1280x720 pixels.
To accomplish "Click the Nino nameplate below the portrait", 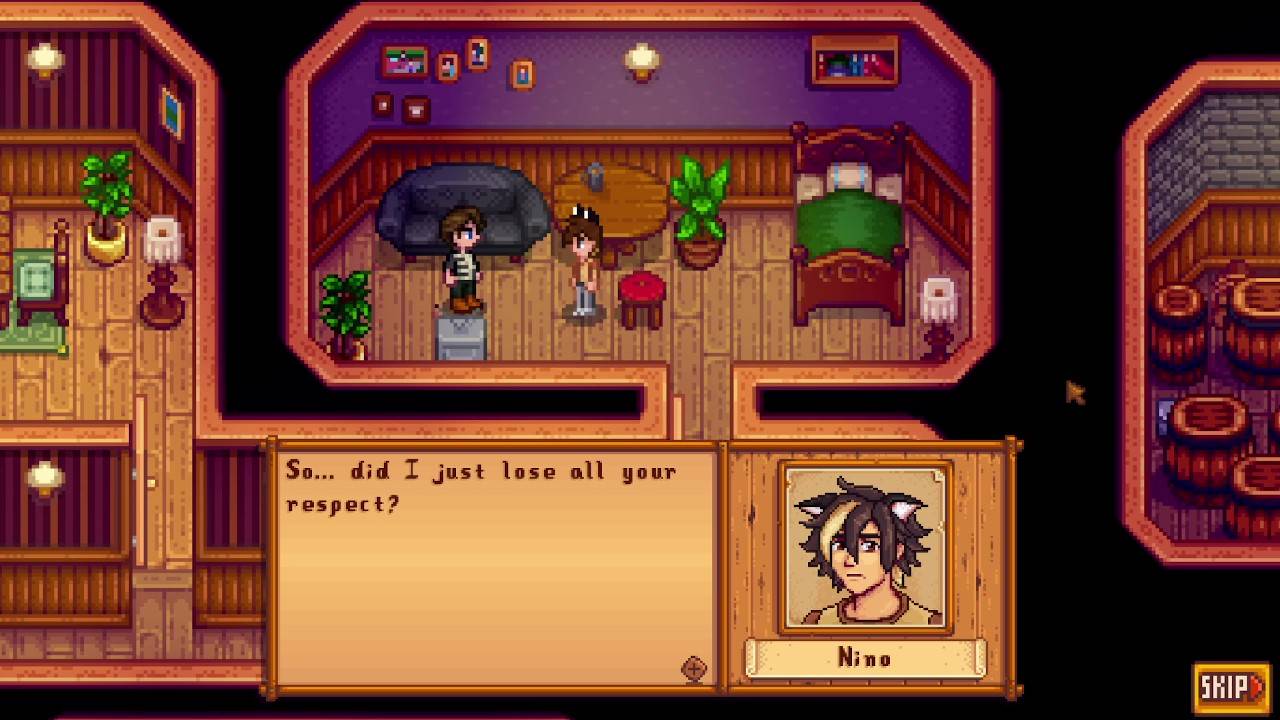I will click(x=864, y=658).
